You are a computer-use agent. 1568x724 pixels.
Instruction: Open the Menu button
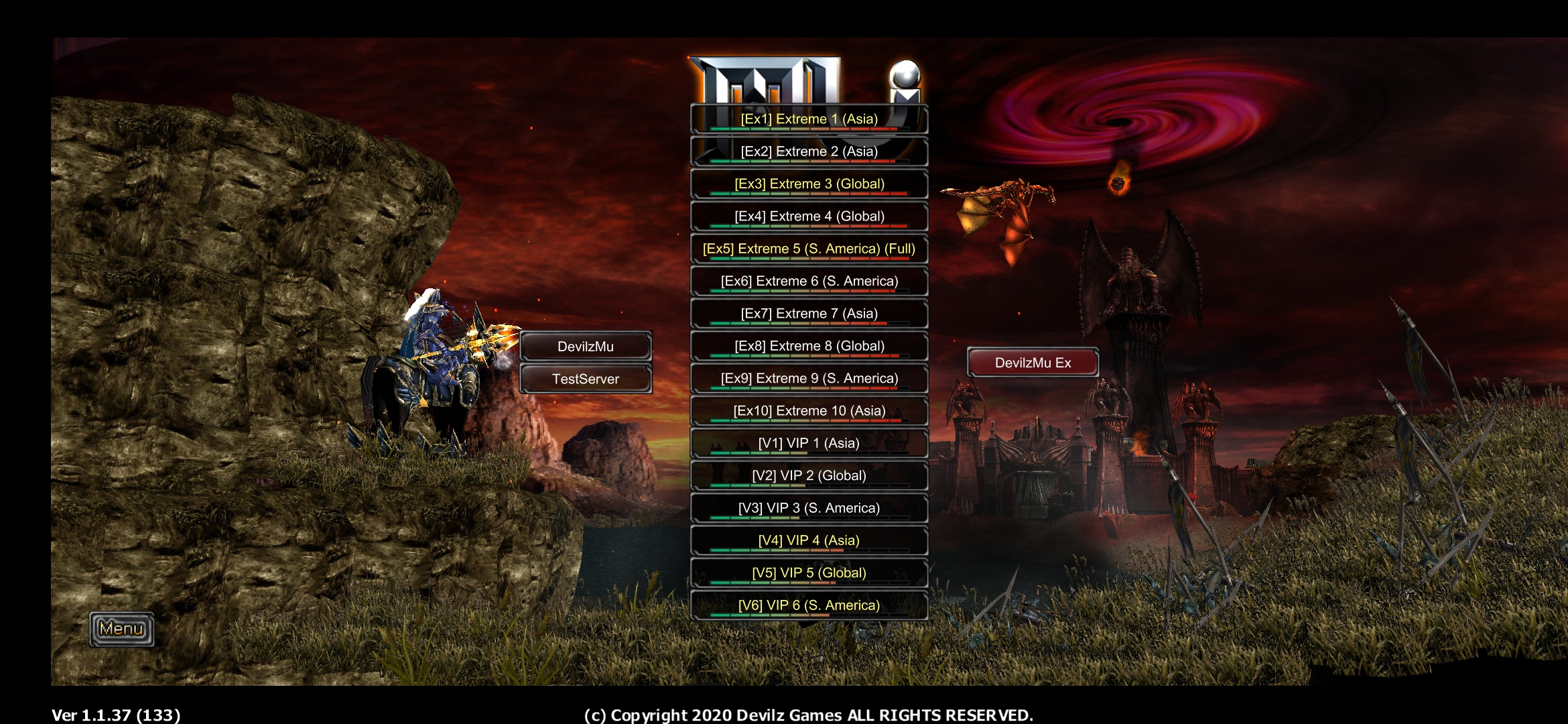[122, 629]
